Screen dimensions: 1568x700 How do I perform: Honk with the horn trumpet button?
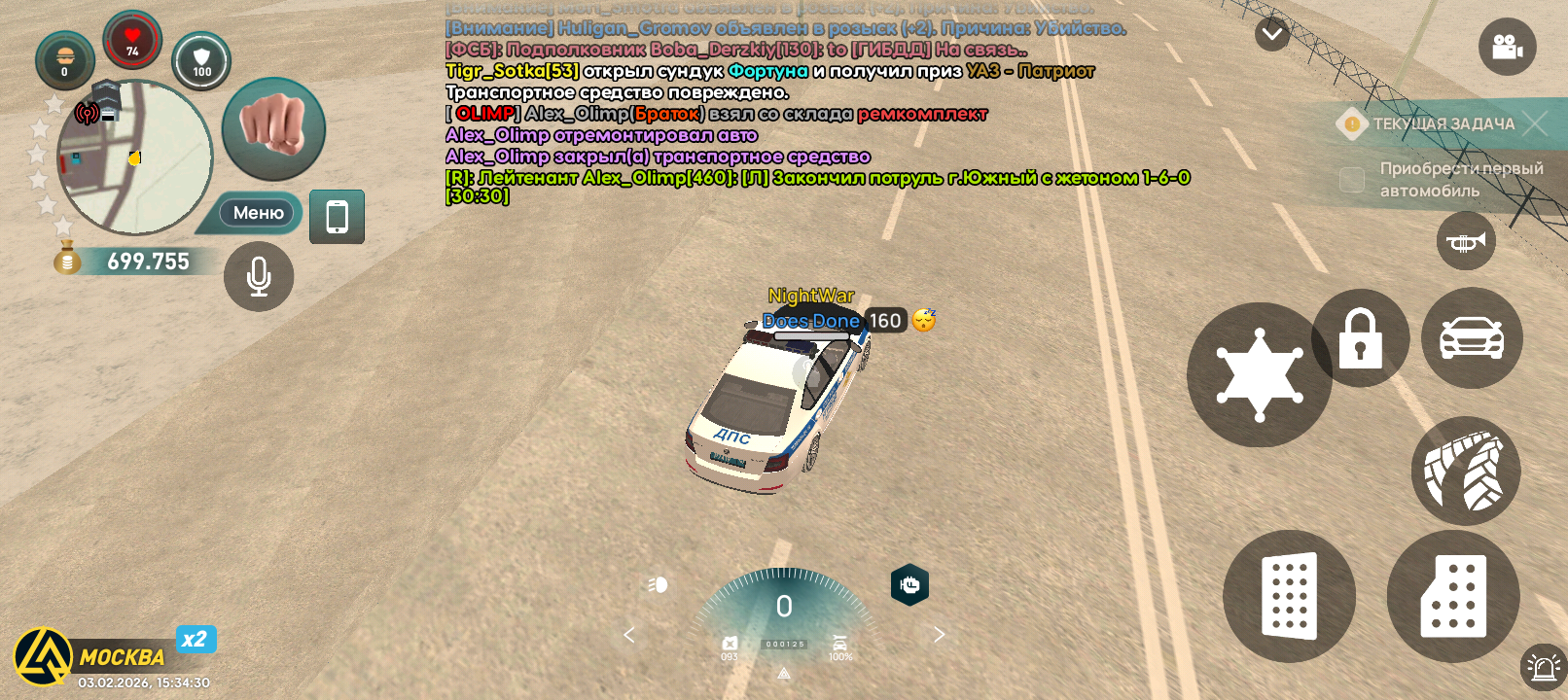(x=1466, y=241)
